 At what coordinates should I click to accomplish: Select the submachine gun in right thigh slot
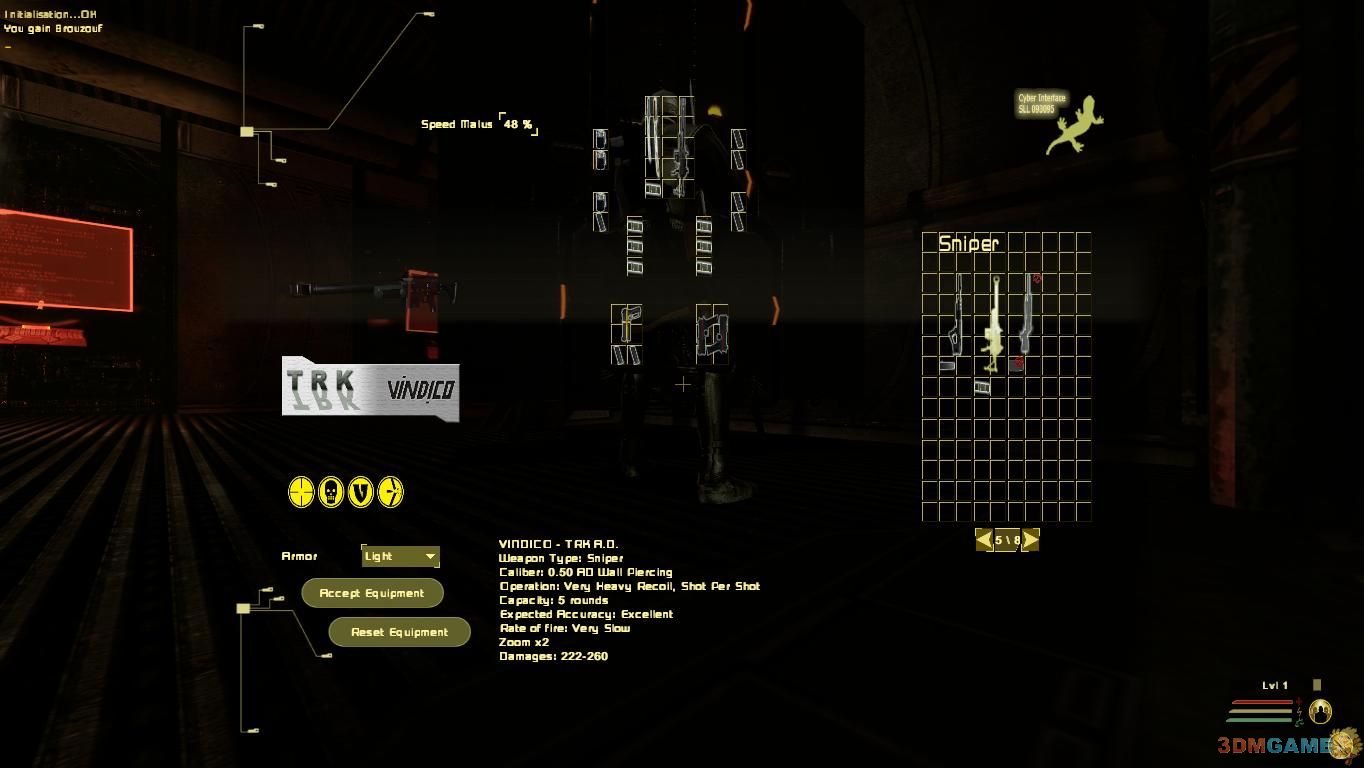[712, 333]
